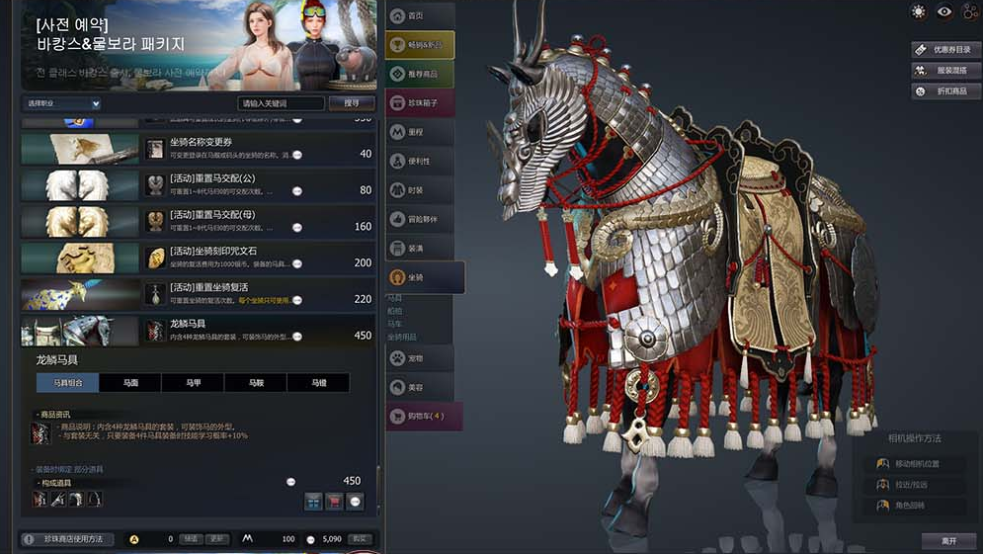Open the 珍珠箱子 pearl box category
This screenshot has width=983, height=554.
(419, 102)
